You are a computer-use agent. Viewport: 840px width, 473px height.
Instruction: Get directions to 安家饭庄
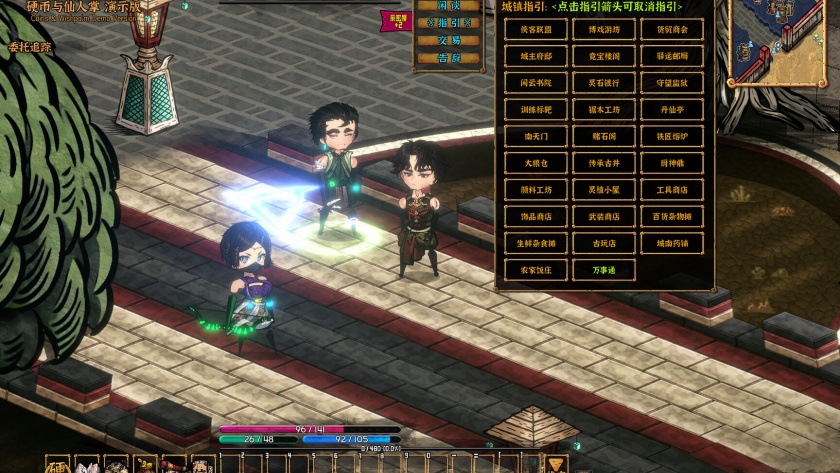tap(533, 270)
